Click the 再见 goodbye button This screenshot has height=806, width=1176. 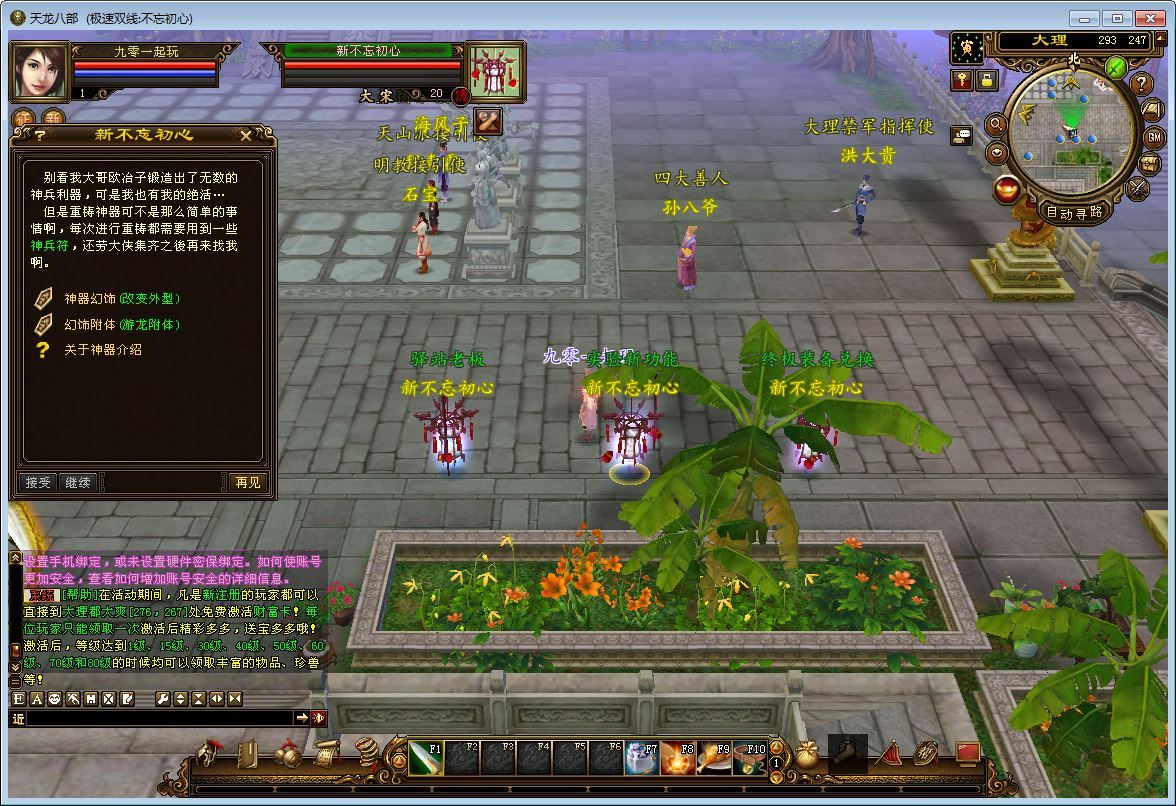point(247,482)
